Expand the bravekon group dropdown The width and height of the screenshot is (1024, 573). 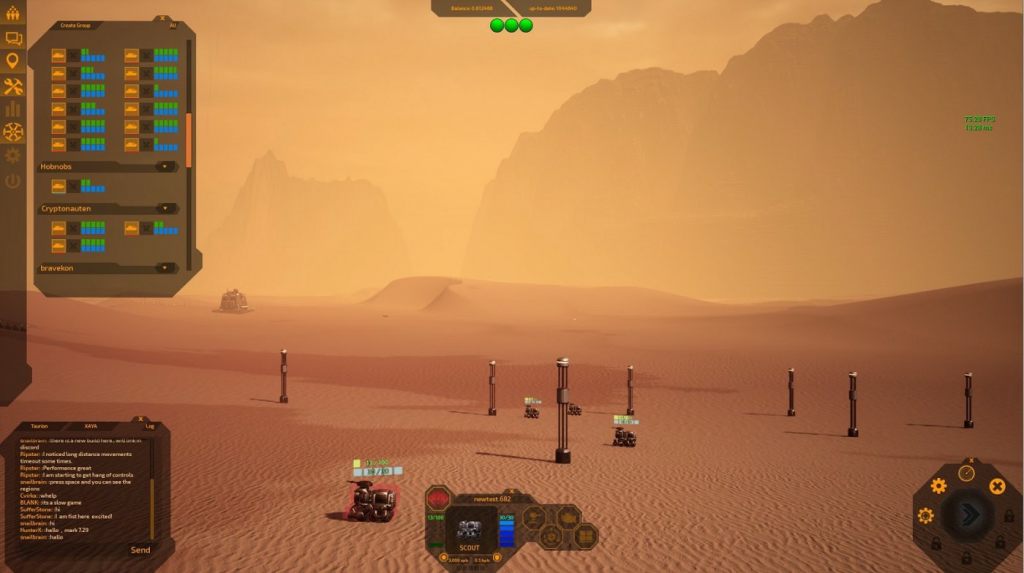tap(164, 268)
